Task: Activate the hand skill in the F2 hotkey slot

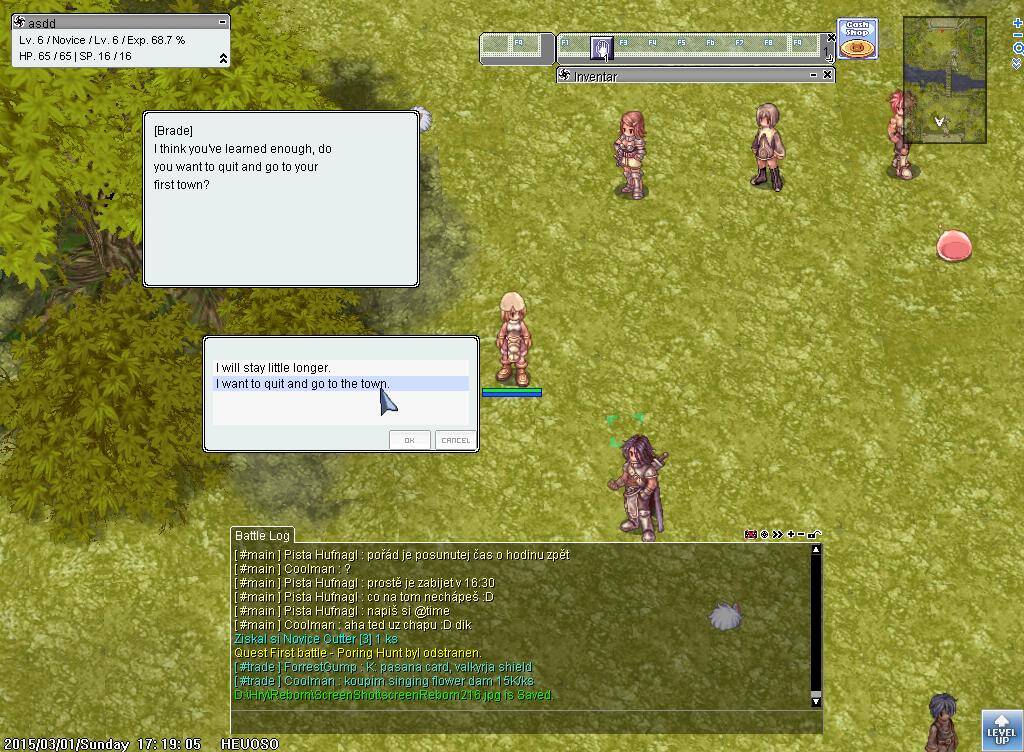Action: 601,47
